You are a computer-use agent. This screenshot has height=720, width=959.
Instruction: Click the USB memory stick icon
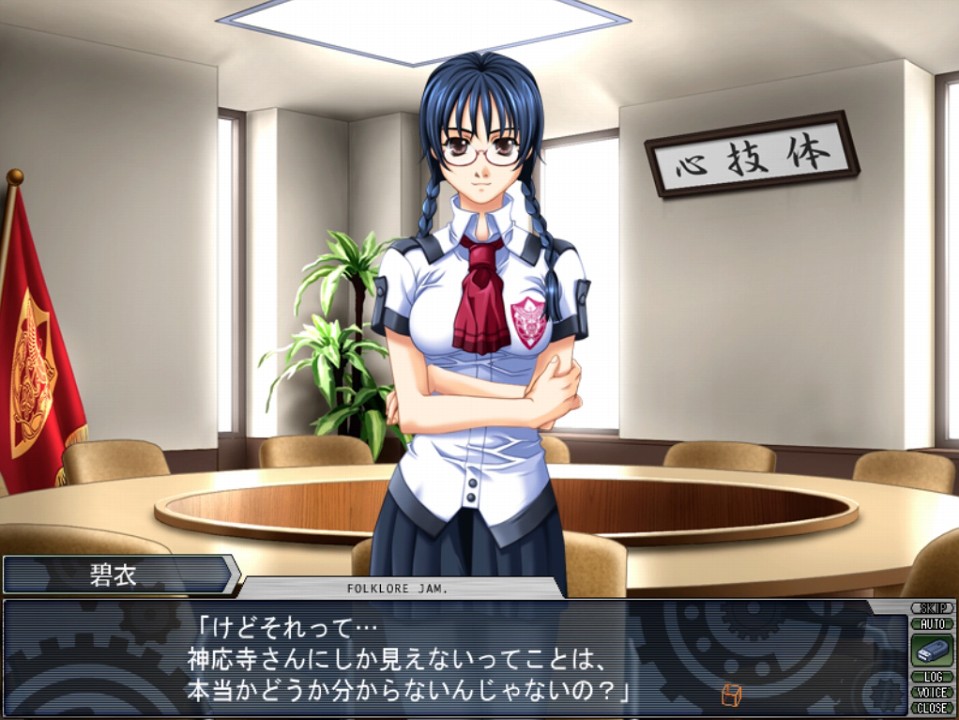tap(932, 650)
